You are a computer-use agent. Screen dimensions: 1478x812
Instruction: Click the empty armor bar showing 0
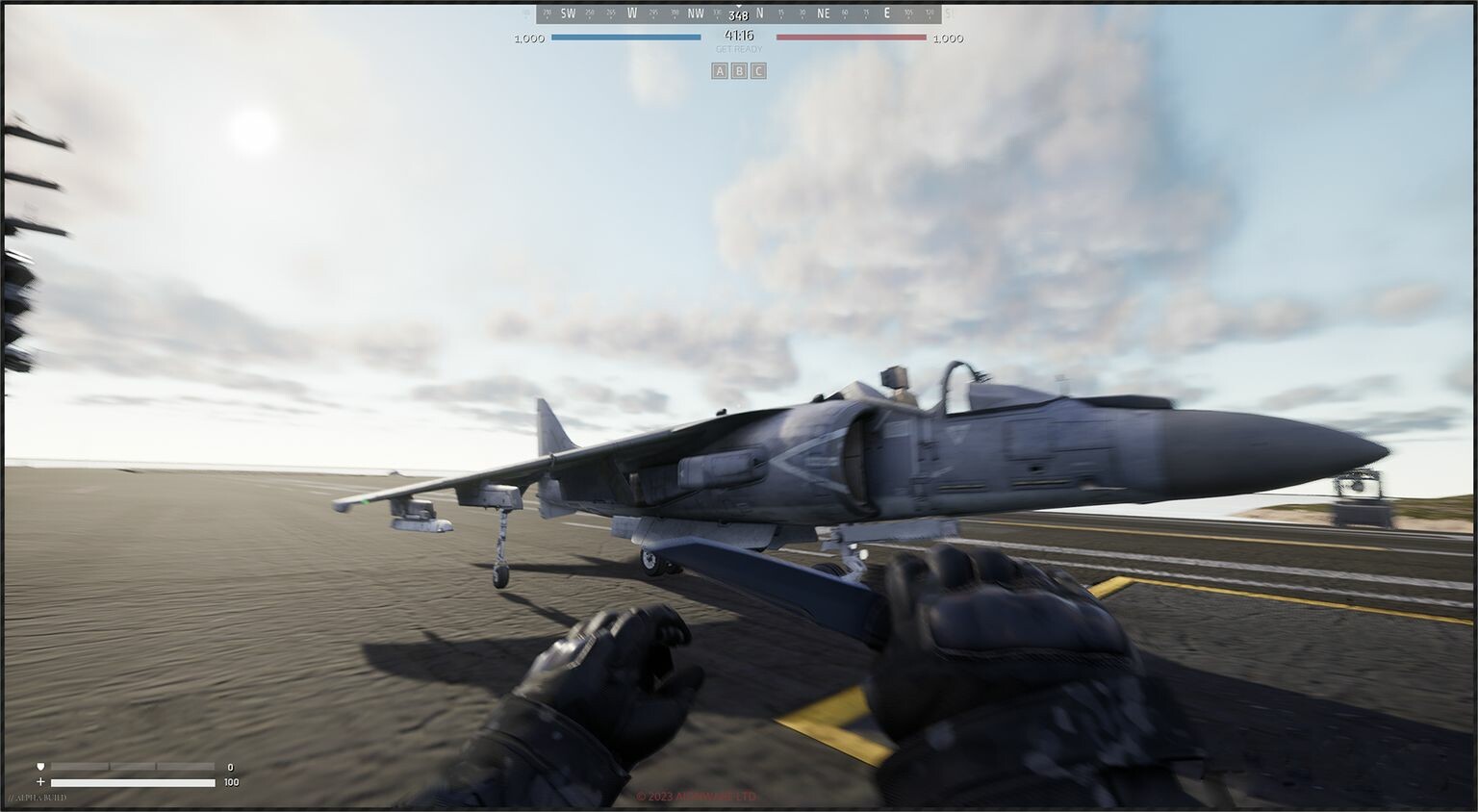(132, 767)
